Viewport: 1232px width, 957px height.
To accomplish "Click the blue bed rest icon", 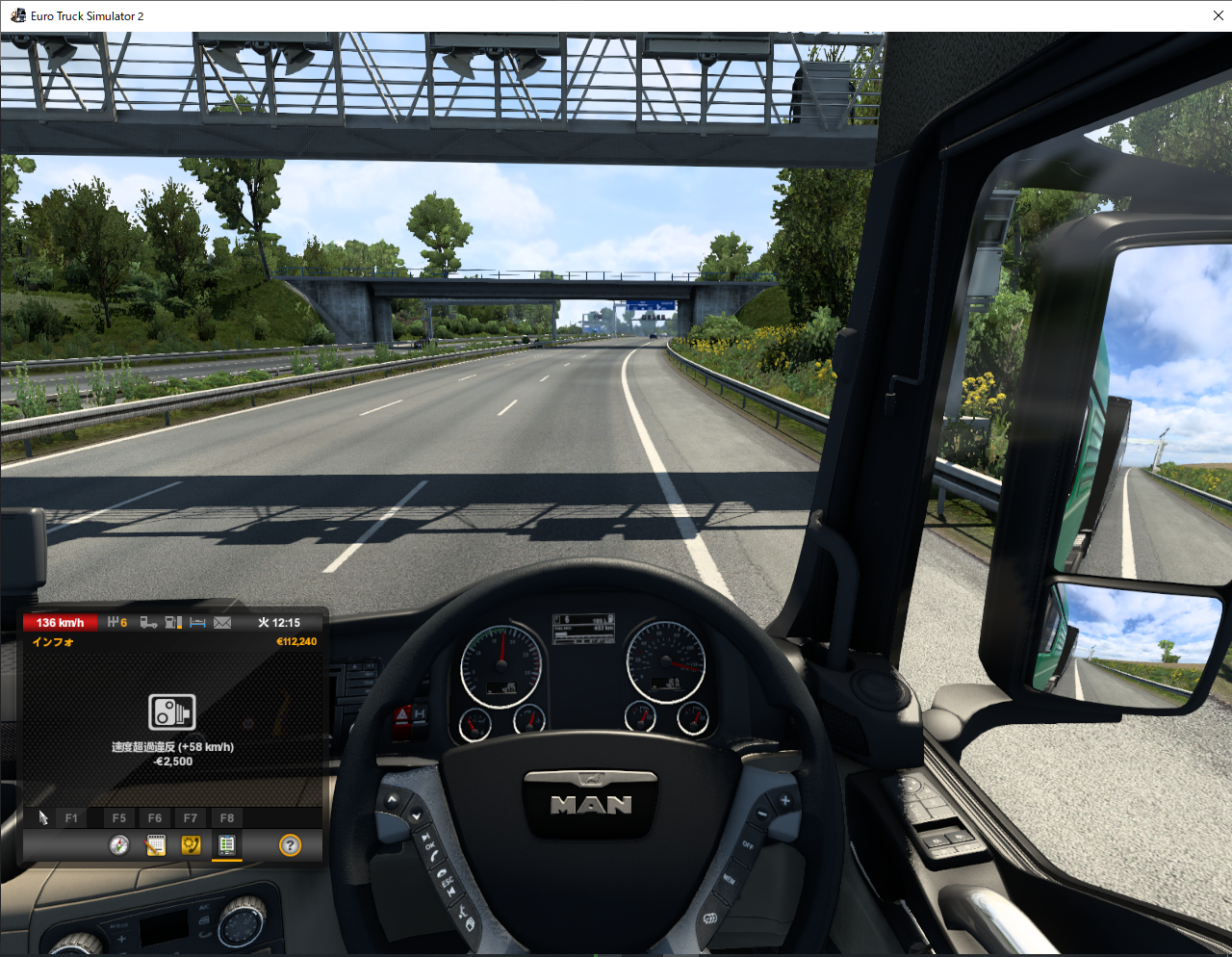I will 198,623.
